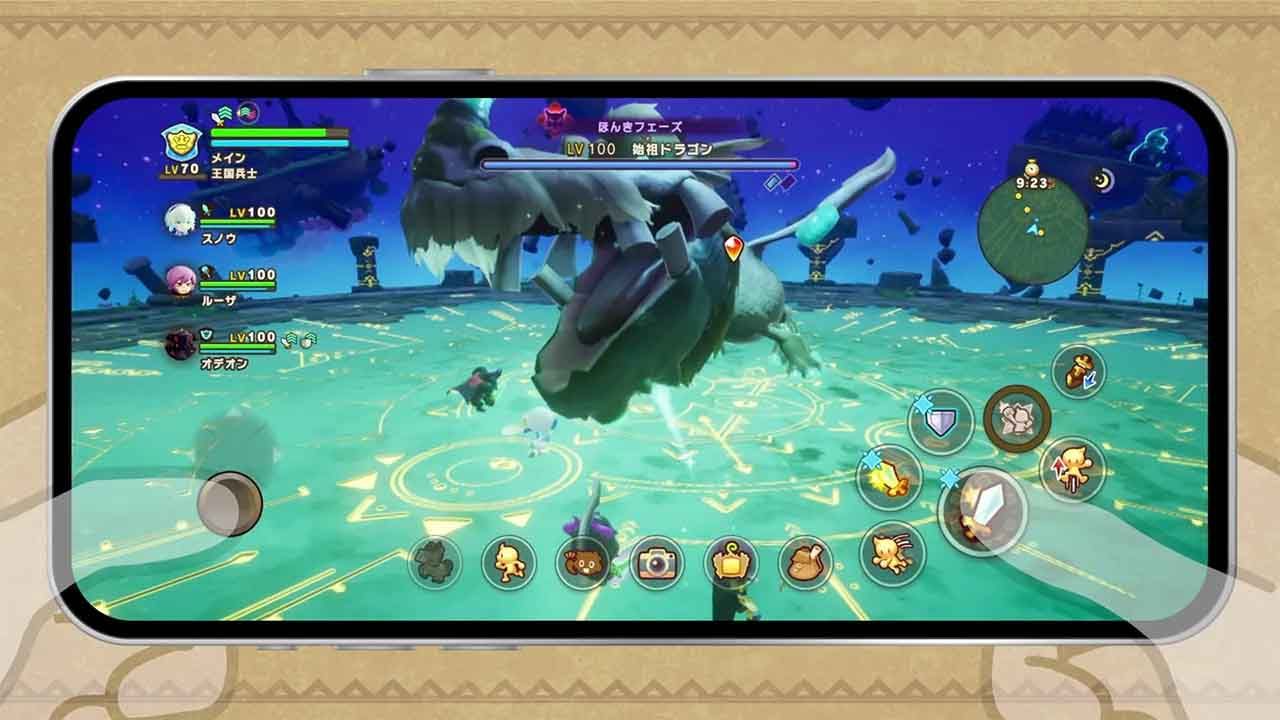
Task: Tap the camera screenshot icon
Action: 657,564
